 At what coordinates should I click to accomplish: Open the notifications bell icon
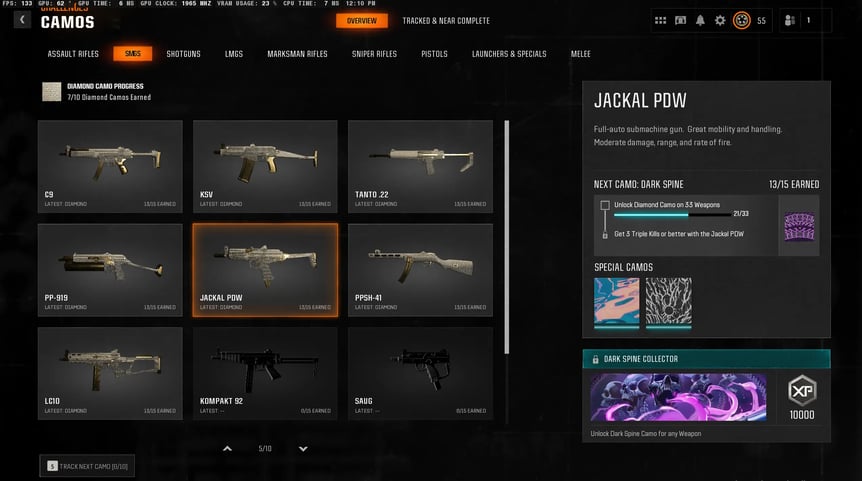(x=700, y=20)
